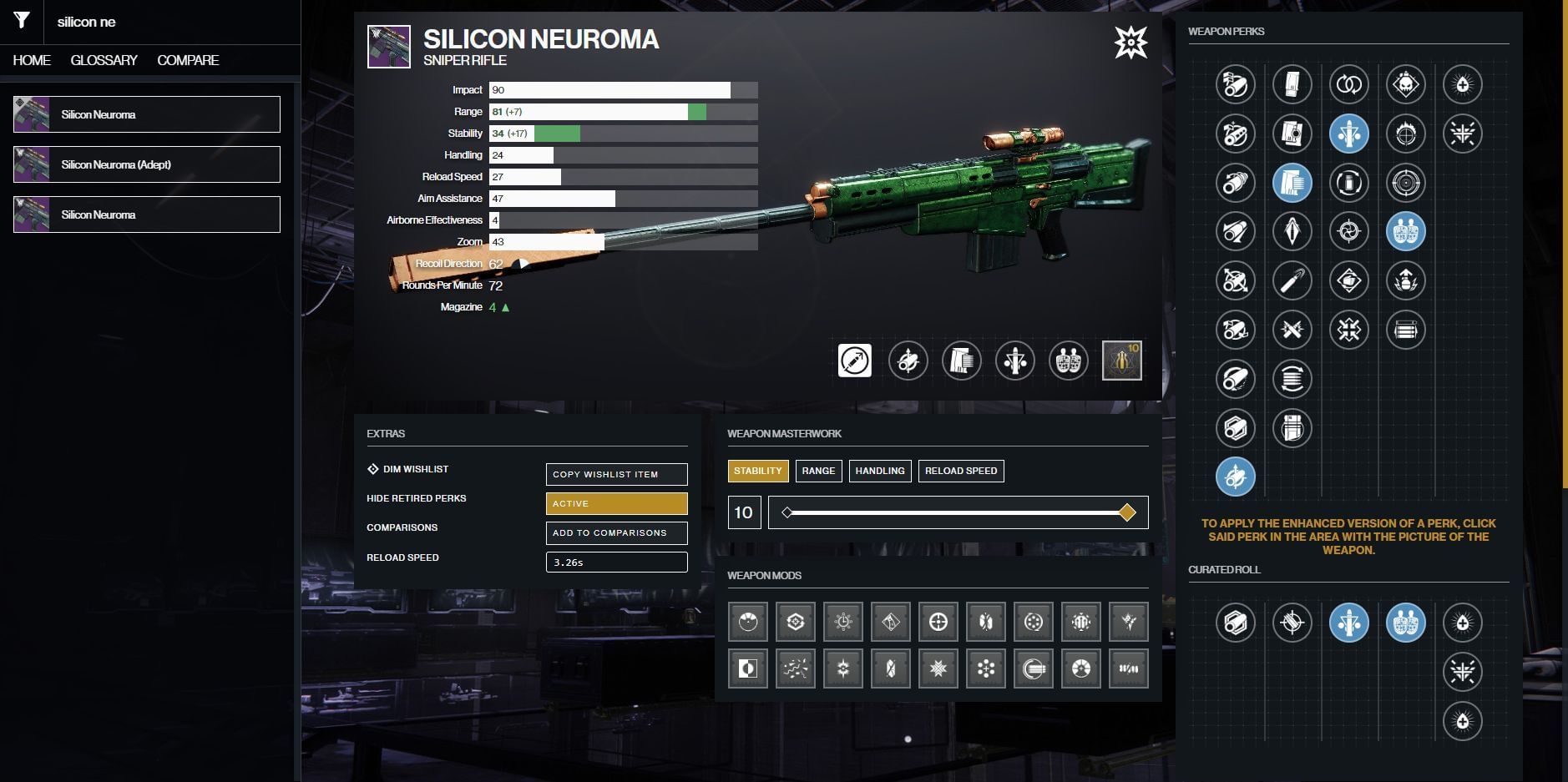The height and width of the screenshot is (782, 1568).
Task: Click ADD TO COMPARISONS
Action: click(616, 532)
